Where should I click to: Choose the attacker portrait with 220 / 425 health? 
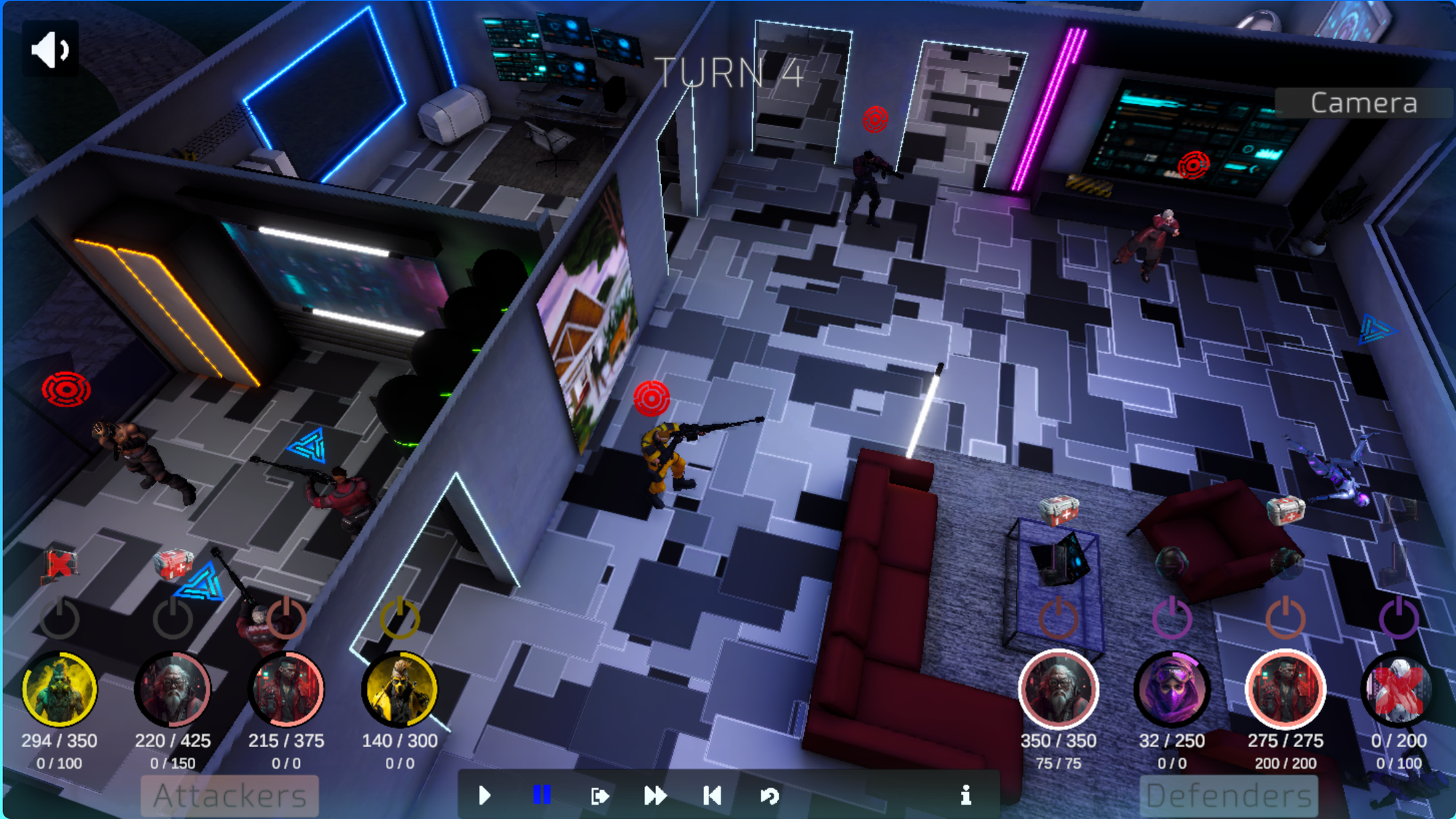(173, 689)
